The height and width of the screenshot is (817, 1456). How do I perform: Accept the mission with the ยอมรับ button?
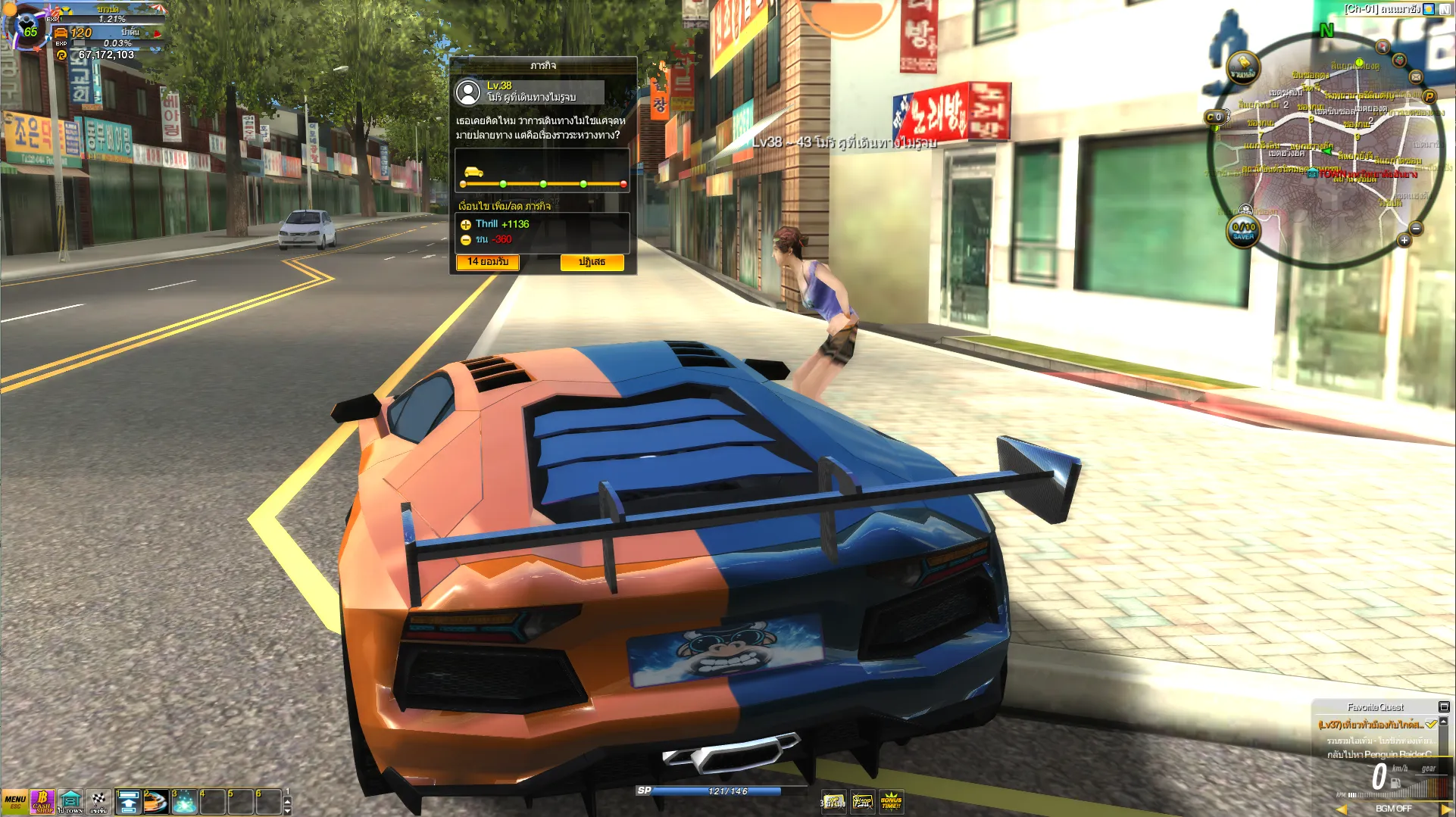click(x=487, y=262)
